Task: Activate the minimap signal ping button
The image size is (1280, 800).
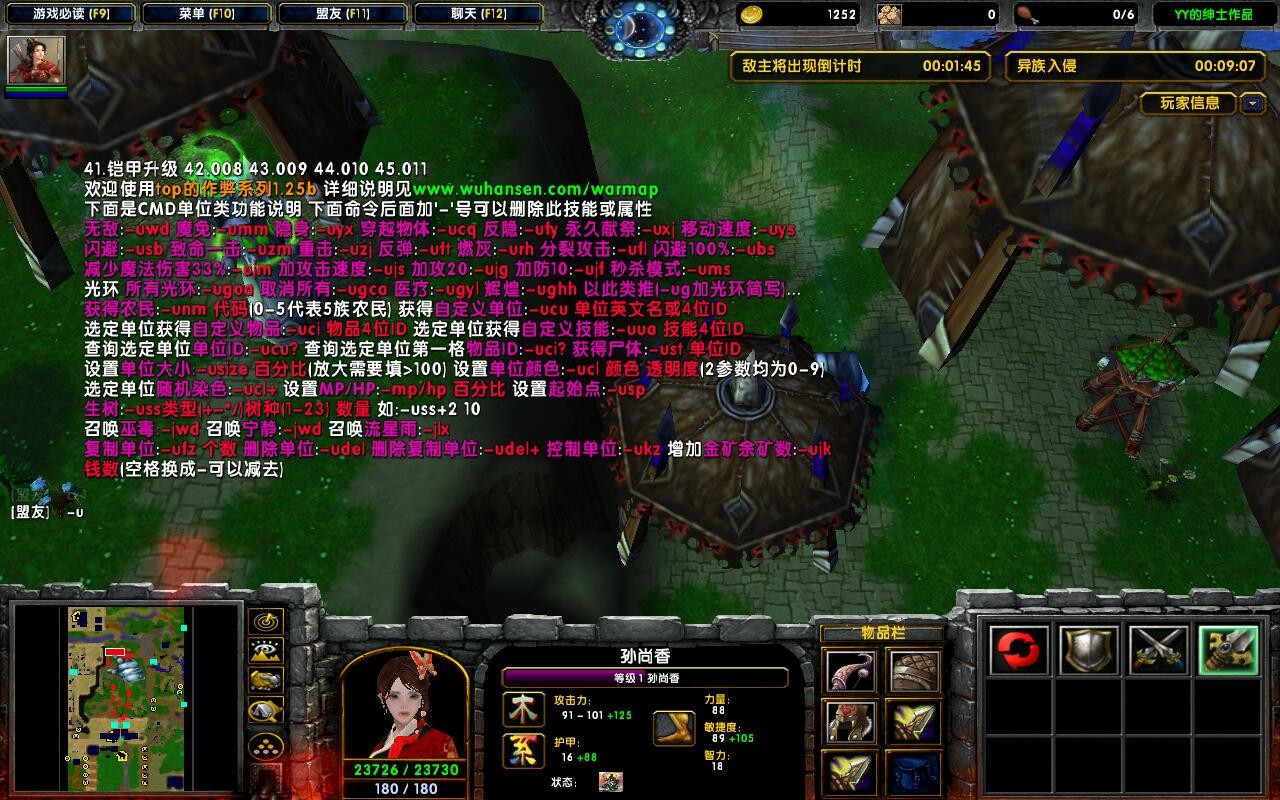Action: [265, 621]
